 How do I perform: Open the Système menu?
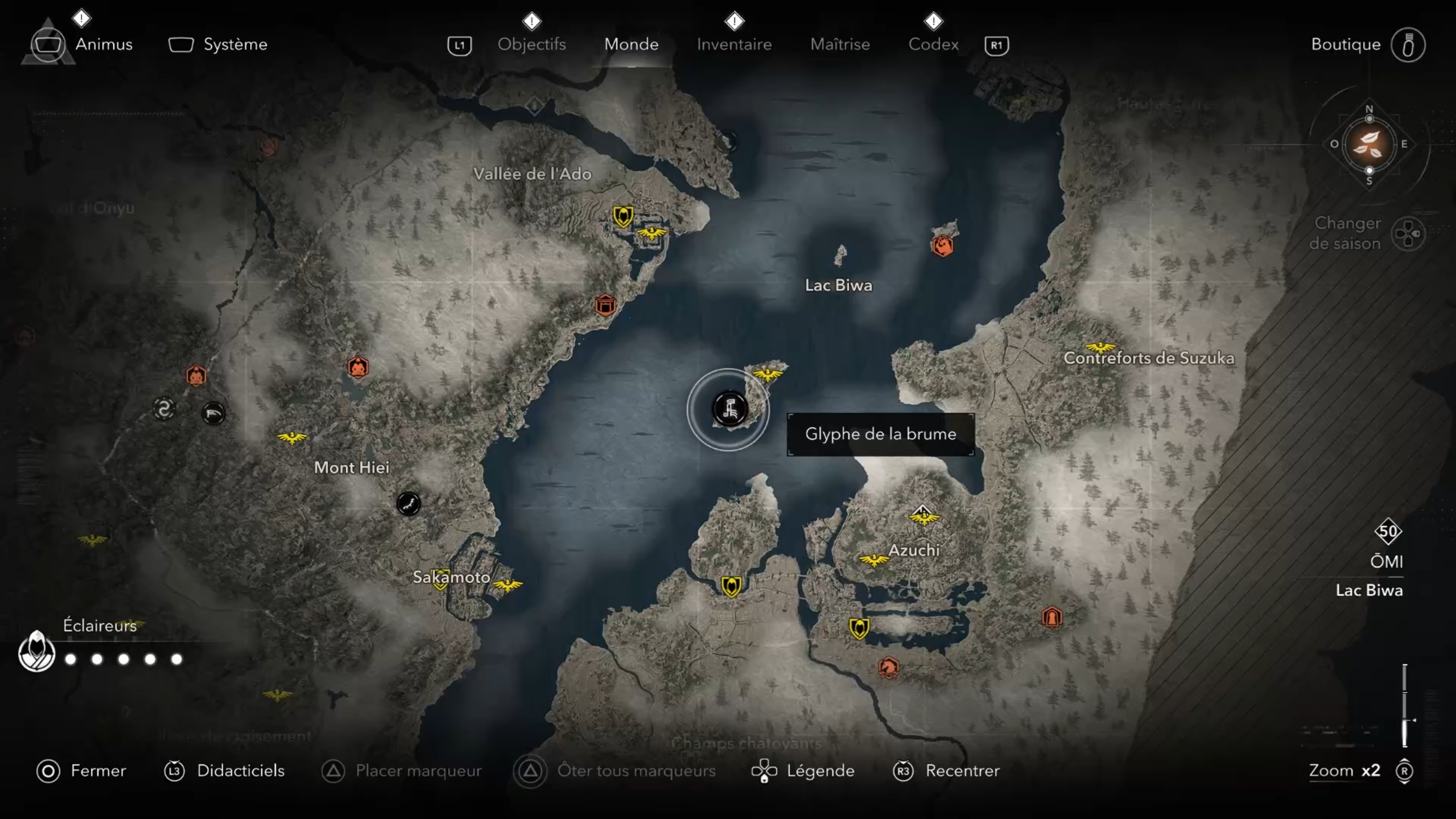[234, 44]
